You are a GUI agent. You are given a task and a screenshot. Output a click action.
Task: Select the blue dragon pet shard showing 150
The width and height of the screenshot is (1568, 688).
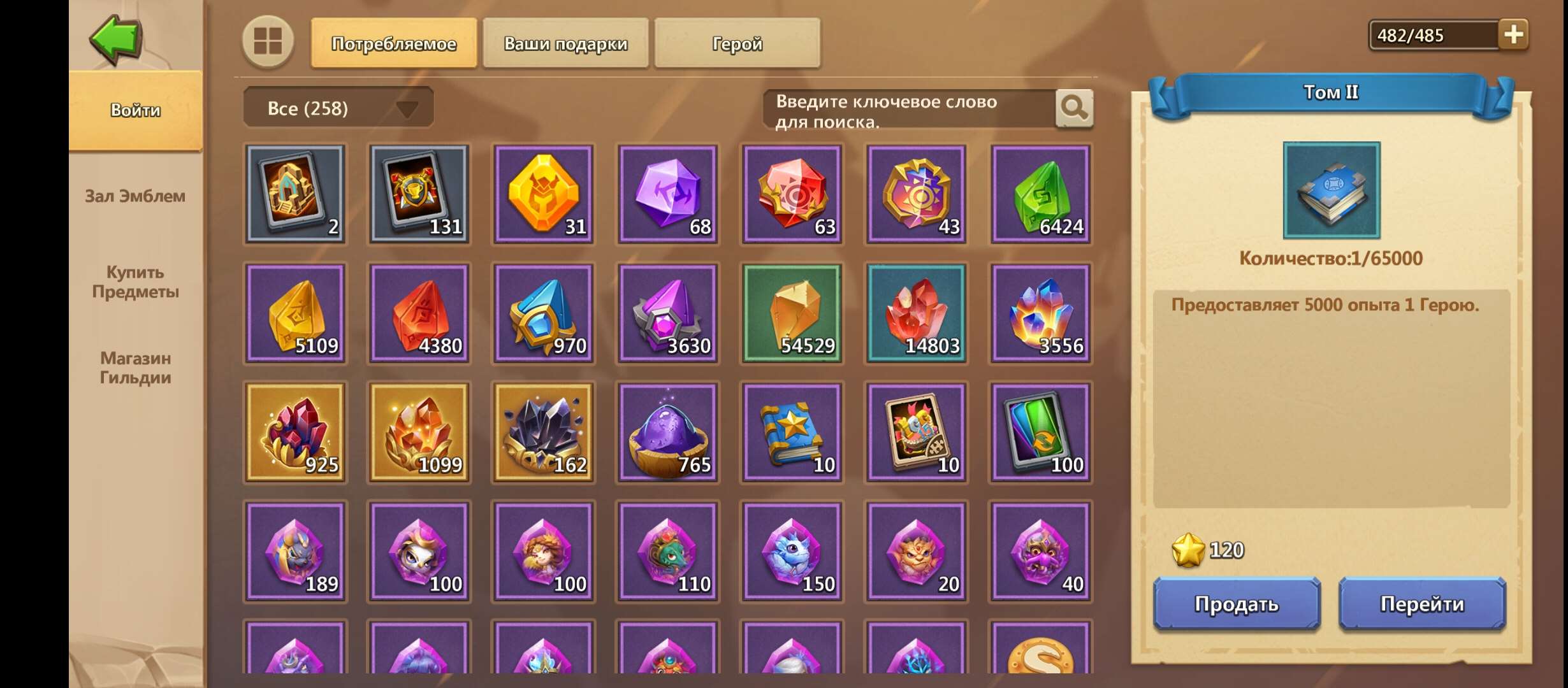coord(792,552)
